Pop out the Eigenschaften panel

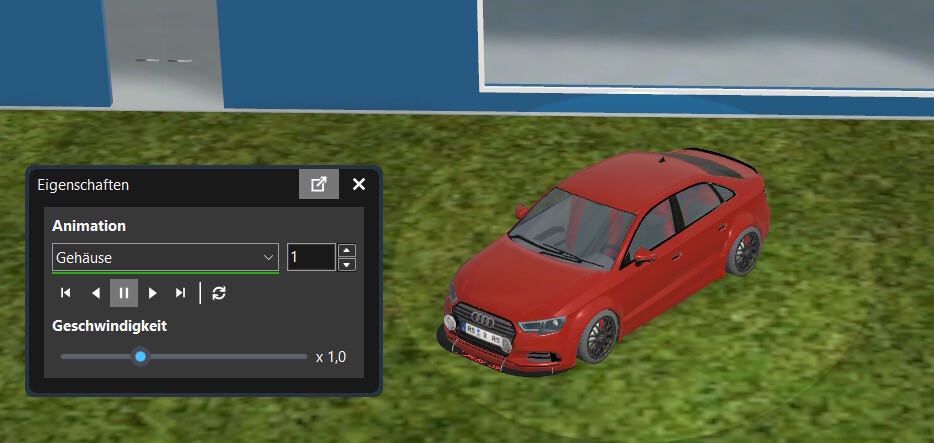319,184
